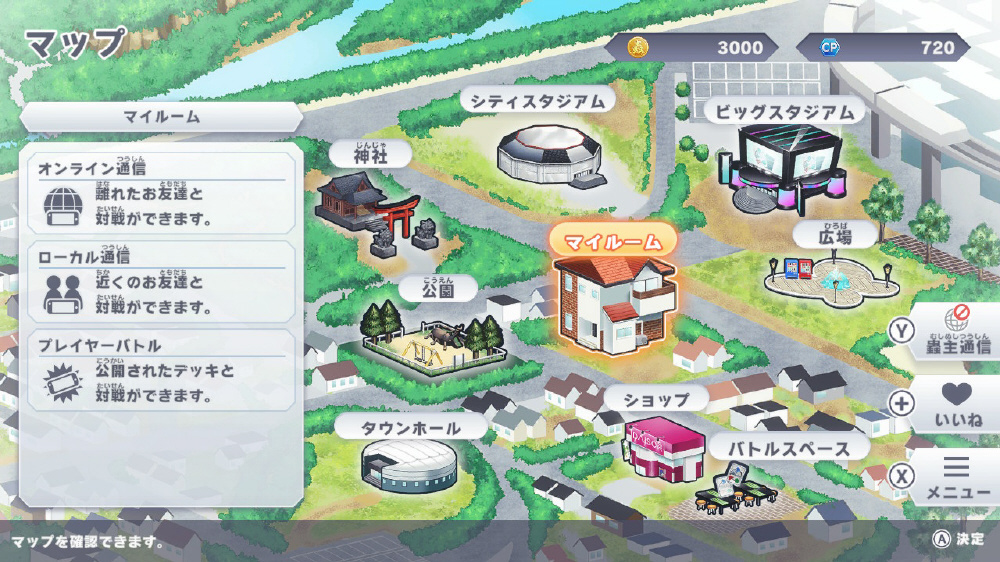
Task: Select the マイルーム house on the map
Action: [x=613, y=302]
